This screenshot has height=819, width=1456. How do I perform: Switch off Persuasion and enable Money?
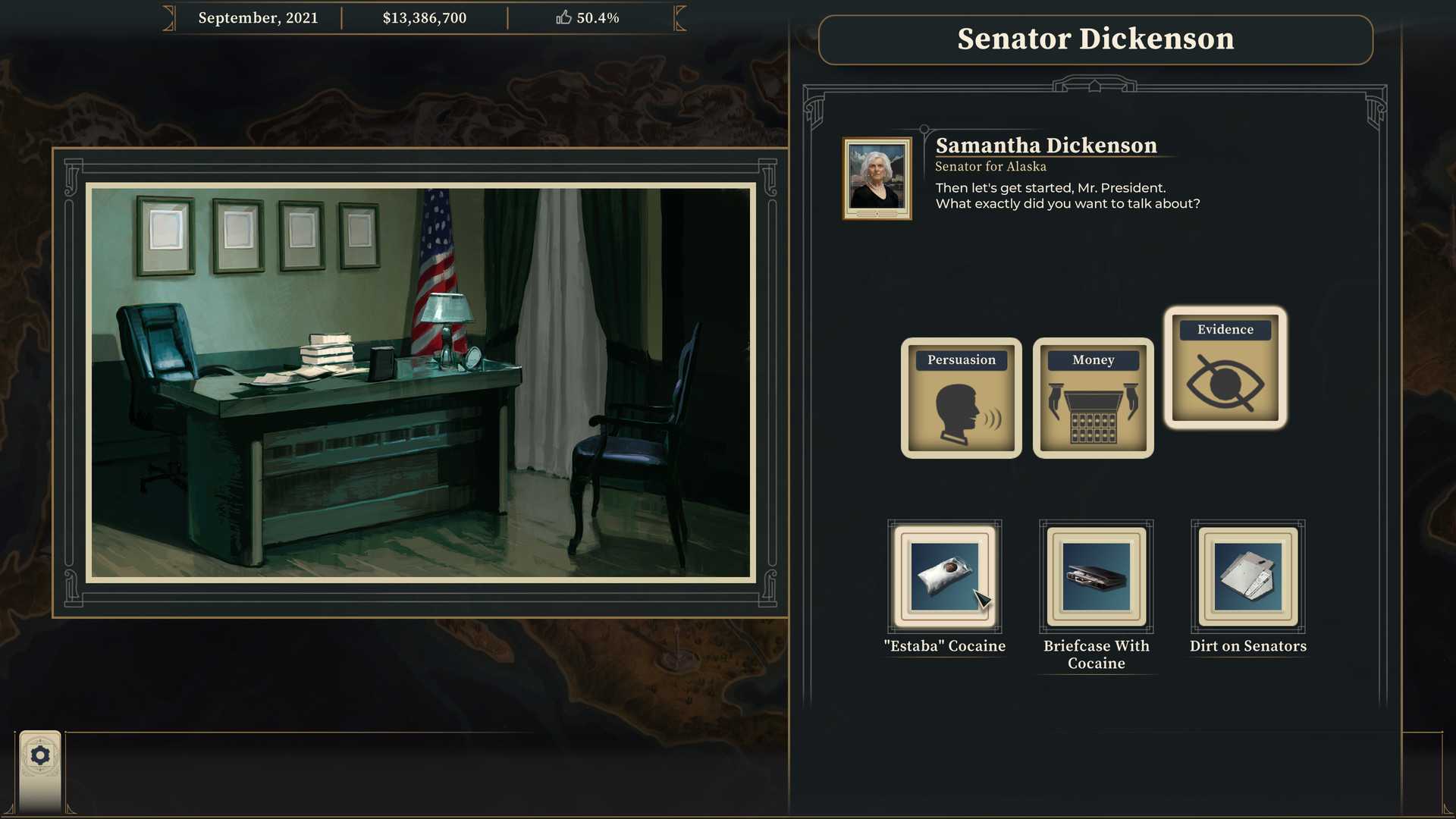tap(1093, 398)
